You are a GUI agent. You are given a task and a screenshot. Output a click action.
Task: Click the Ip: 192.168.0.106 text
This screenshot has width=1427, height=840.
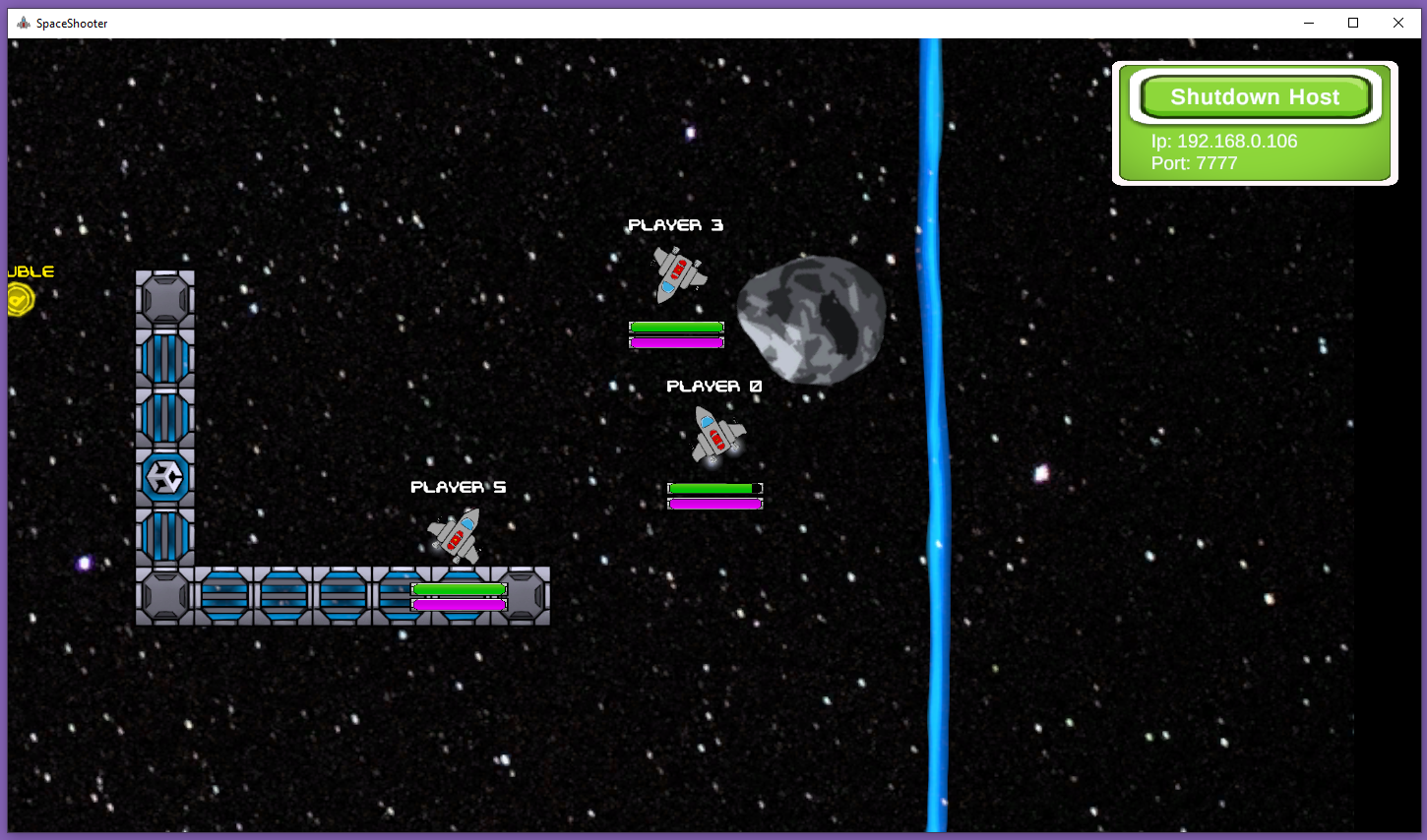[1225, 142]
